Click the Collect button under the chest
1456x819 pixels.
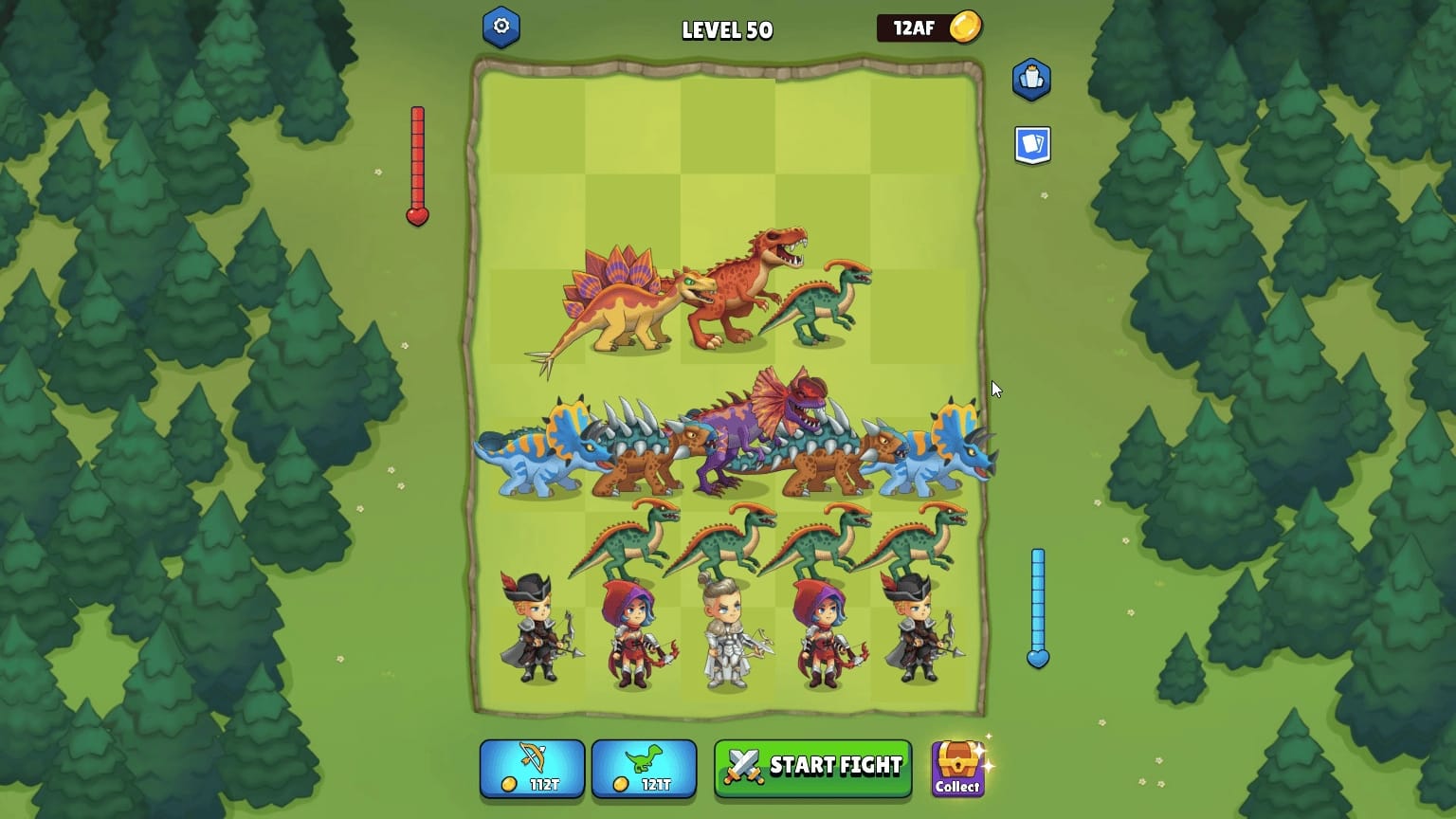tap(957, 787)
